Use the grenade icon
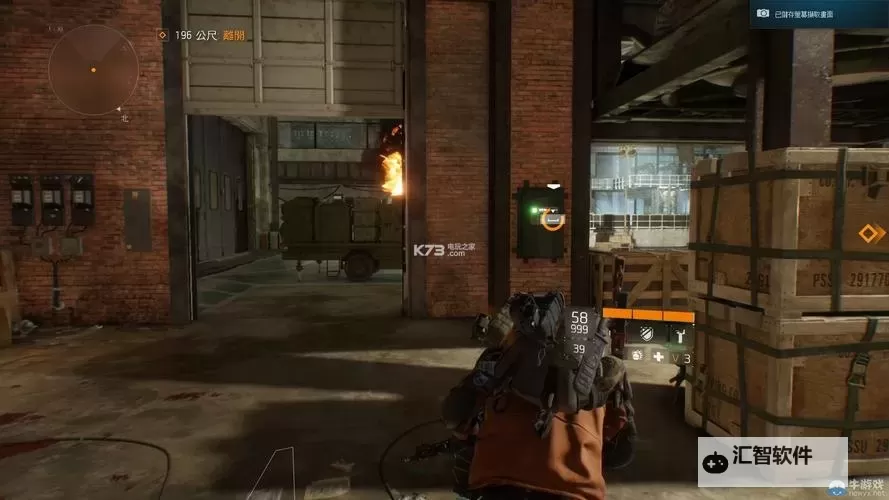 (x=636, y=355)
